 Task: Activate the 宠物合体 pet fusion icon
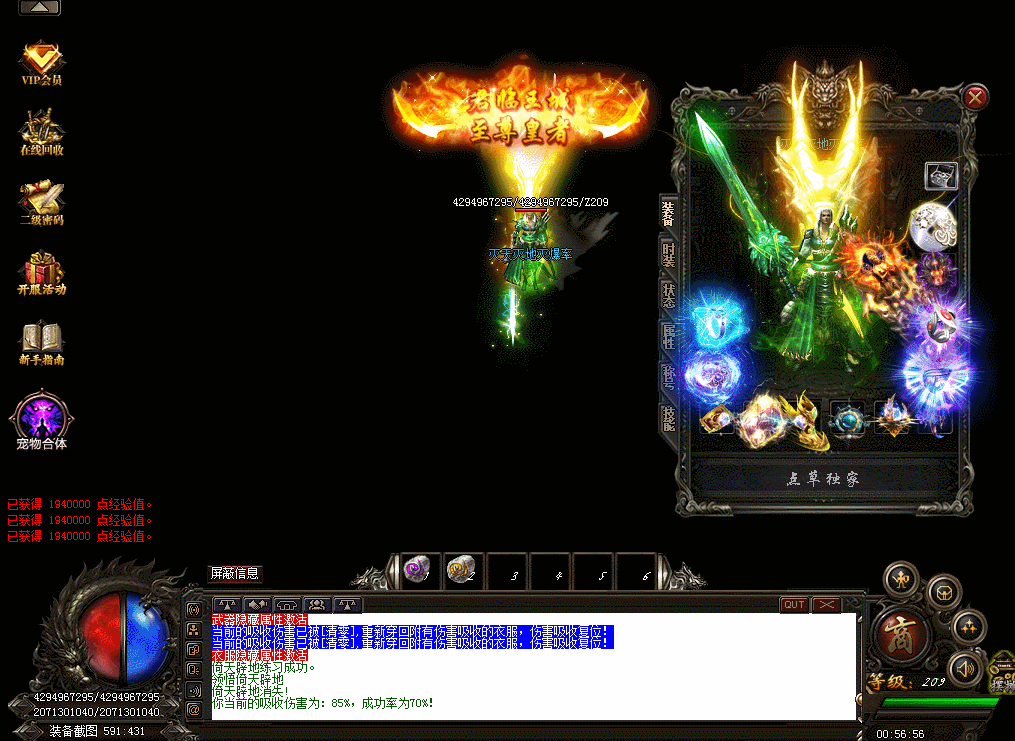42,418
